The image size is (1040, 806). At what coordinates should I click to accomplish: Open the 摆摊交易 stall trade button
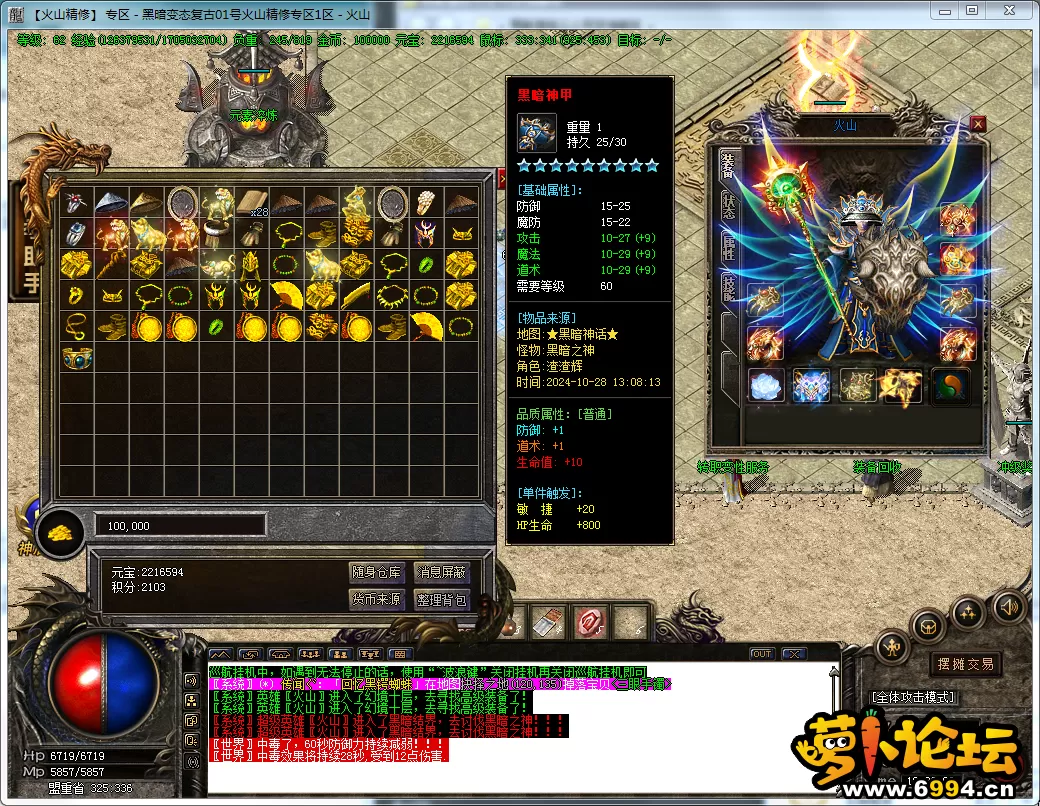click(x=966, y=664)
